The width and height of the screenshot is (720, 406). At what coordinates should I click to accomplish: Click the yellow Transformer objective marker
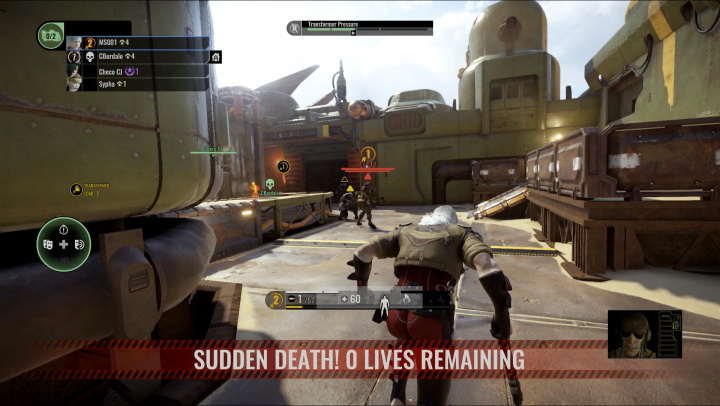pos(76,189)
